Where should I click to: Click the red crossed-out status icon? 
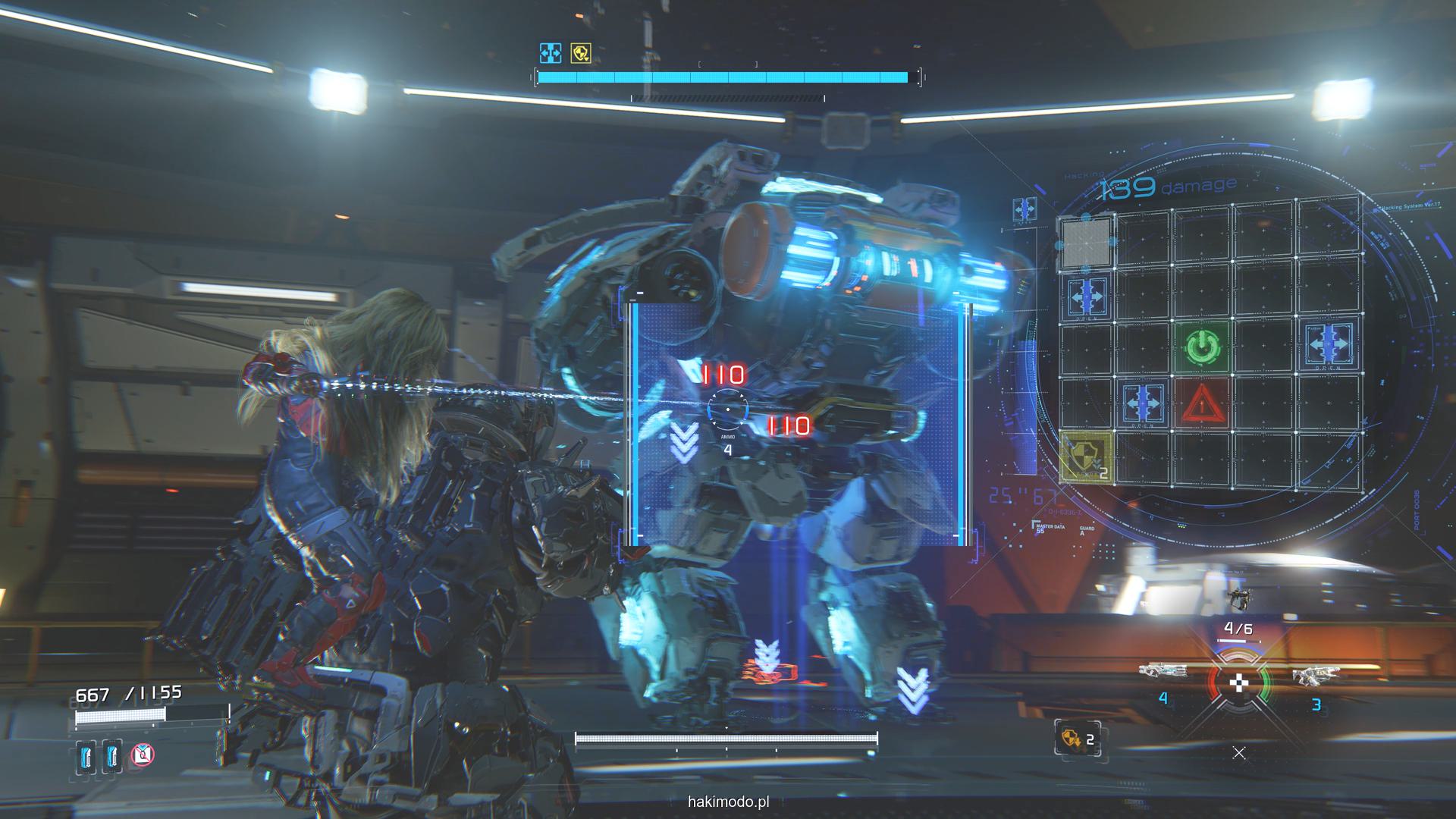[143, 754]
